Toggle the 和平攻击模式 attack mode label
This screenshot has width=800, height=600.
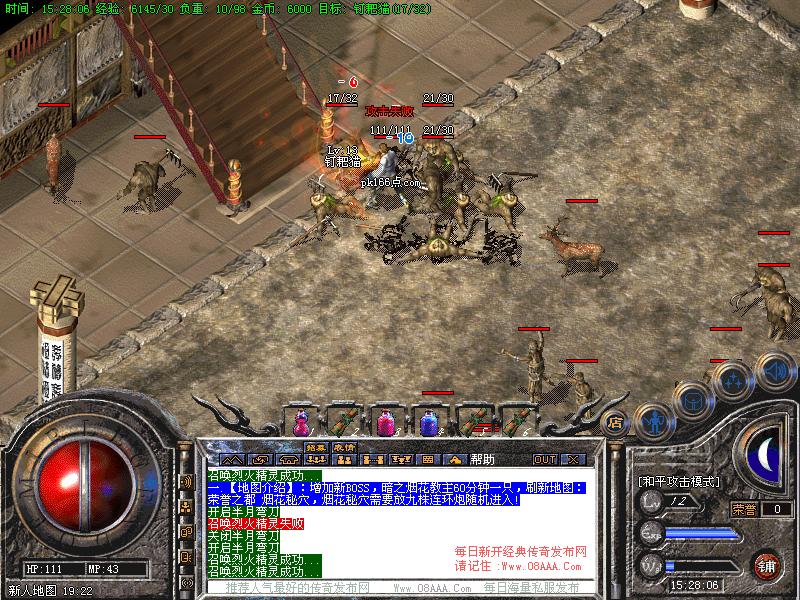679,481
